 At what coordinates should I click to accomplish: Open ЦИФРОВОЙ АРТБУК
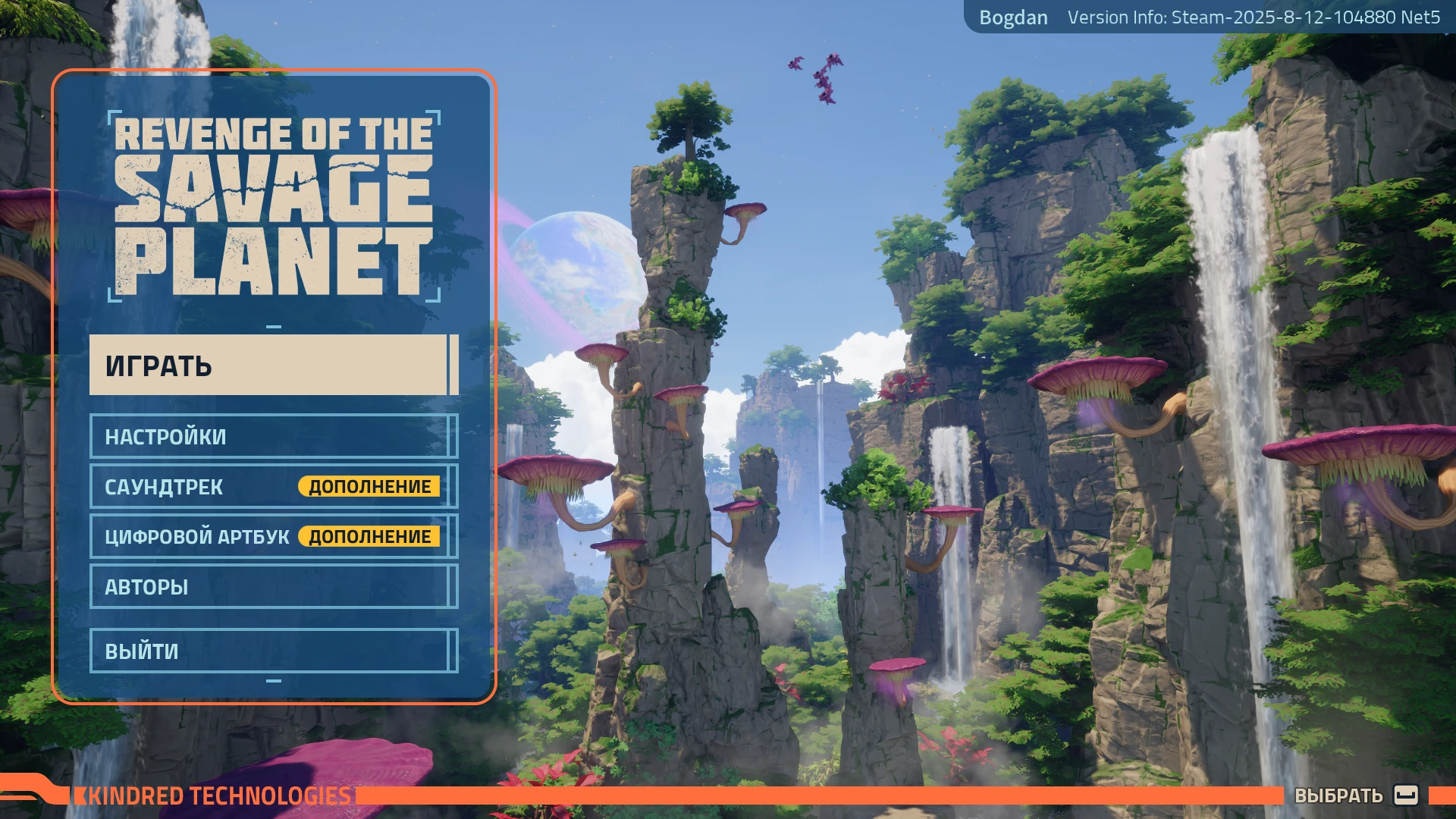[x=197, y=536]
